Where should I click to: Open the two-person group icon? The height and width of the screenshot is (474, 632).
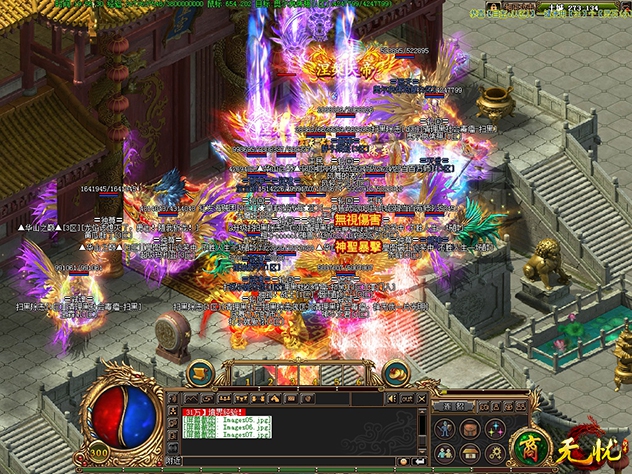(446, 451)
